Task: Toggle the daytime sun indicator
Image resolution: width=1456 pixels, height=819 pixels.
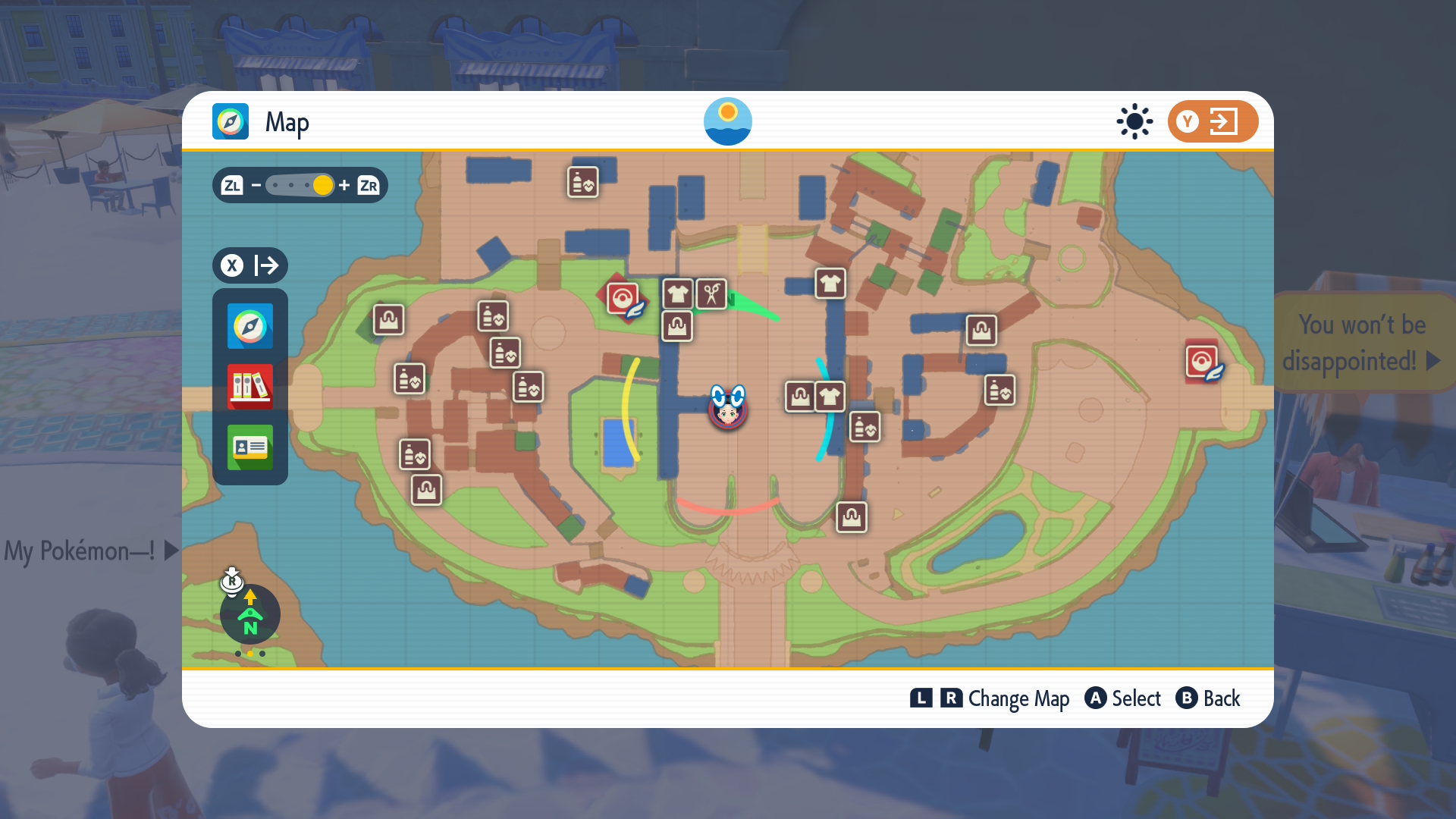Action: pyautogui.click(x=1134, y=121)
